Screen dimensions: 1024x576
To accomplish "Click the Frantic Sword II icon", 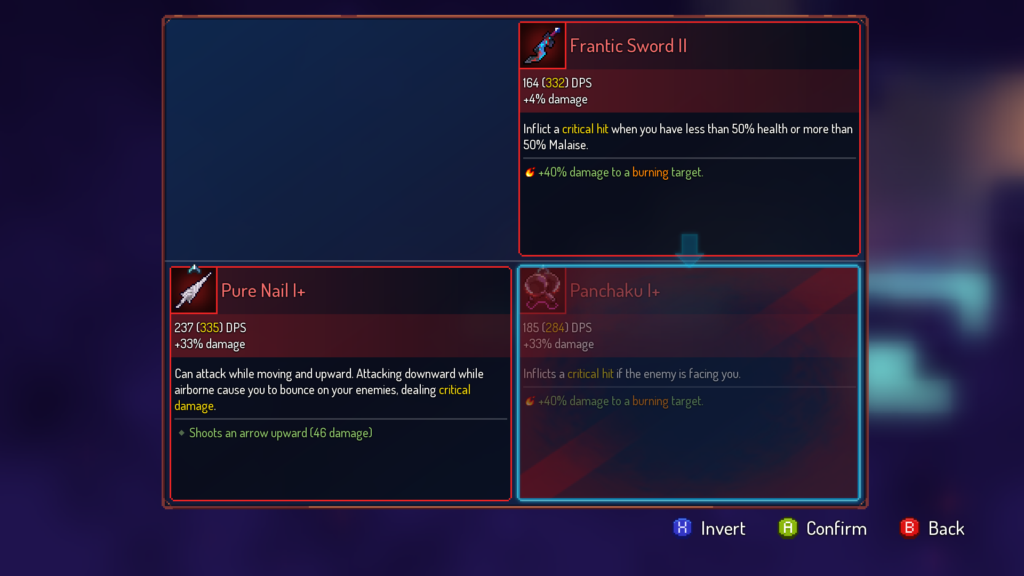I will pyautogui.click(x=543, y=46).
